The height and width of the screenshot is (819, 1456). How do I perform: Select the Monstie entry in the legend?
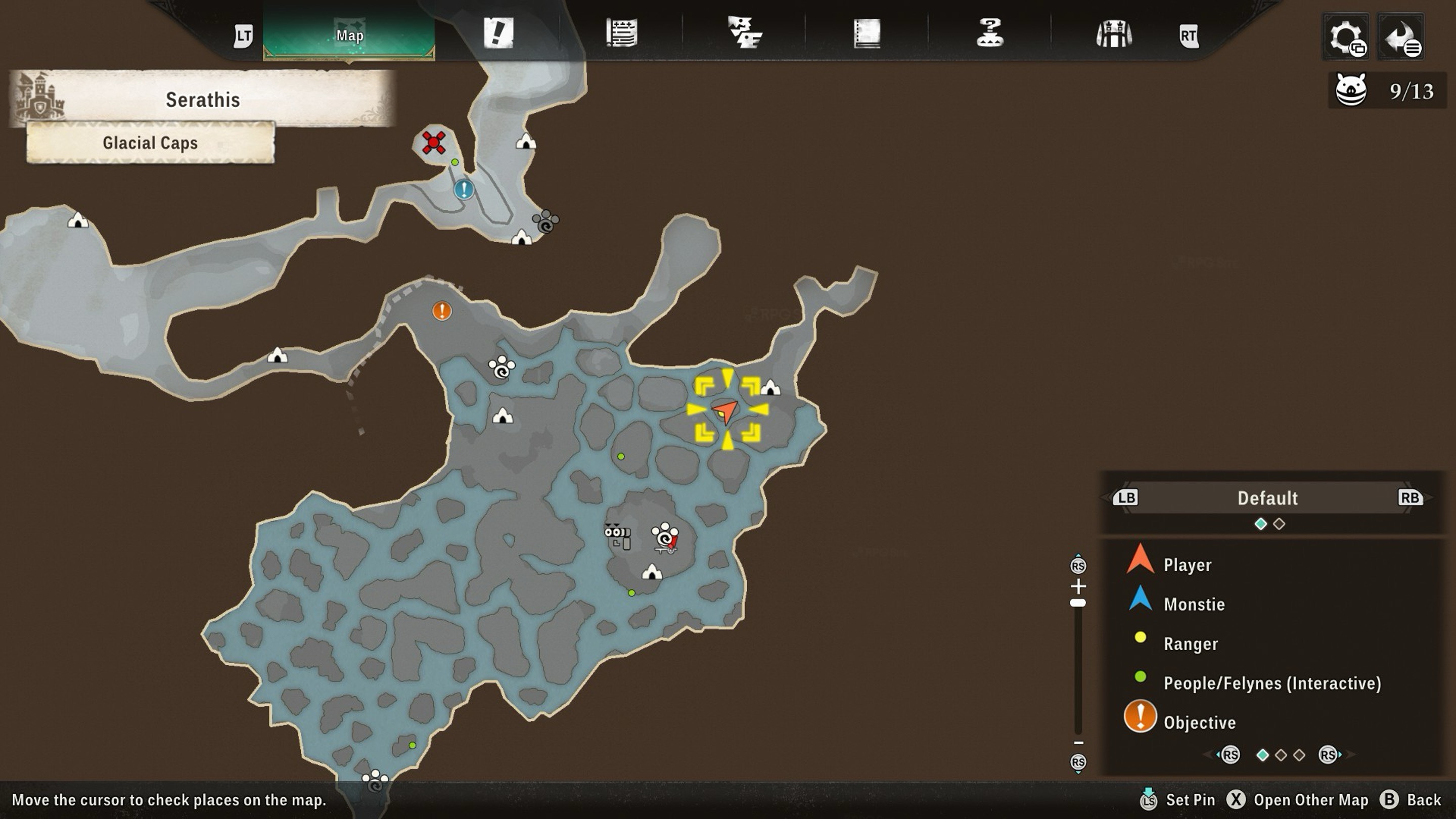pyautogui.click(x=1193, y=604)
